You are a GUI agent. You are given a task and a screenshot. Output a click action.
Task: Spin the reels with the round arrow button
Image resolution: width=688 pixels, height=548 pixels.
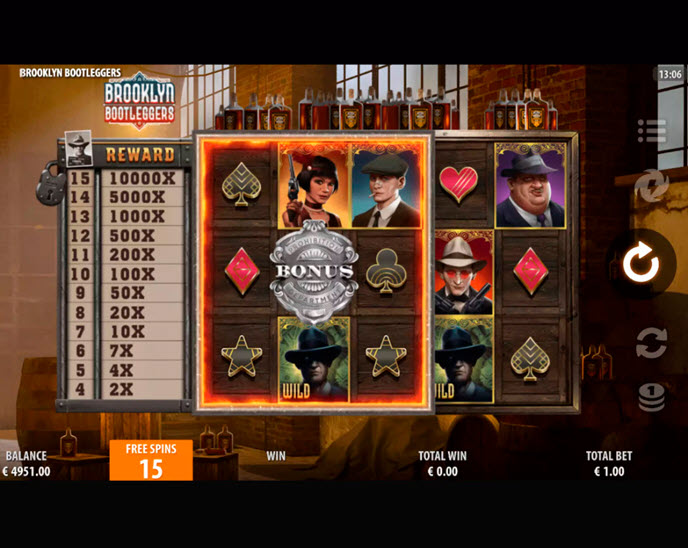(640, 264)
